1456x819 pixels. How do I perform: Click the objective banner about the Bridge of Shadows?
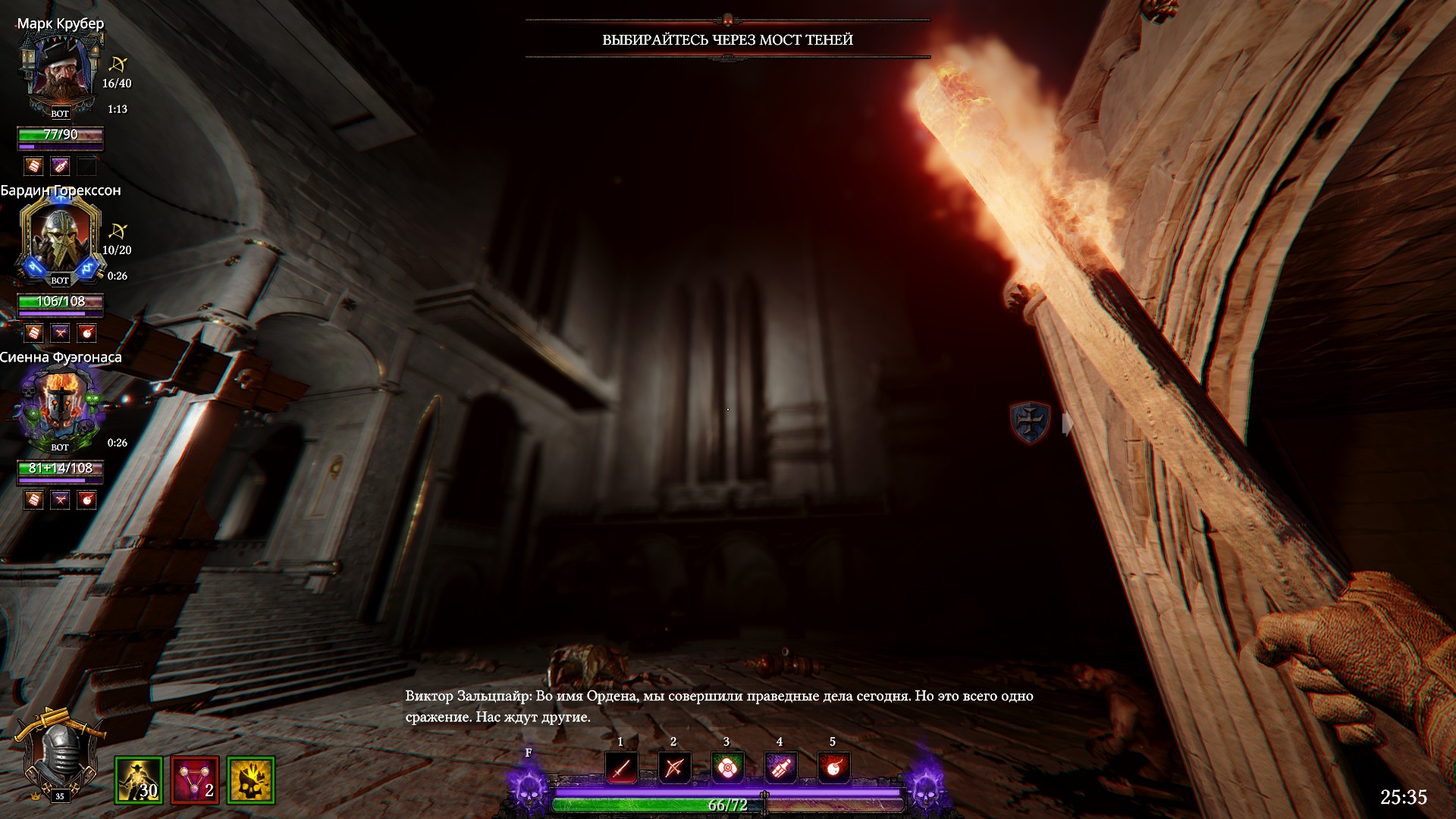coord(727,39)
